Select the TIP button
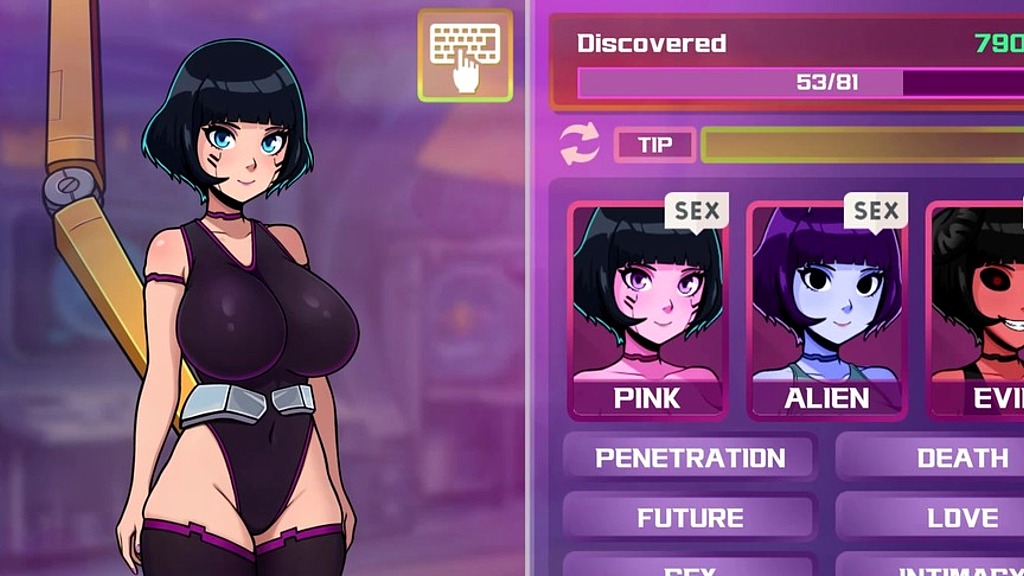Image resolution: width=1024 pixels, height=576 pixels. coord(655,145)
